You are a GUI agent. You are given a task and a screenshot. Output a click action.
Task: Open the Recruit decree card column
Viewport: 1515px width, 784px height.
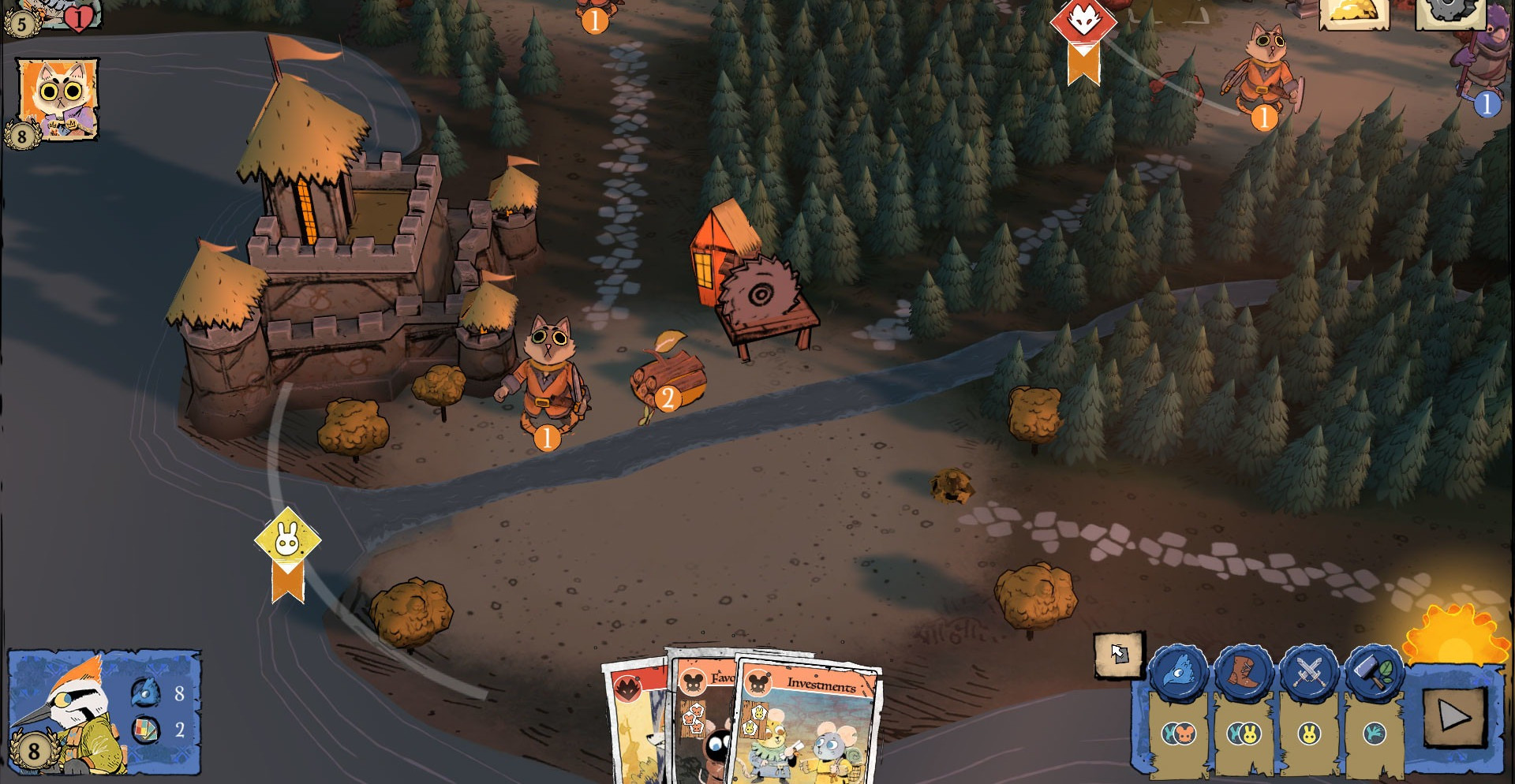click(x=1179, y=735)
